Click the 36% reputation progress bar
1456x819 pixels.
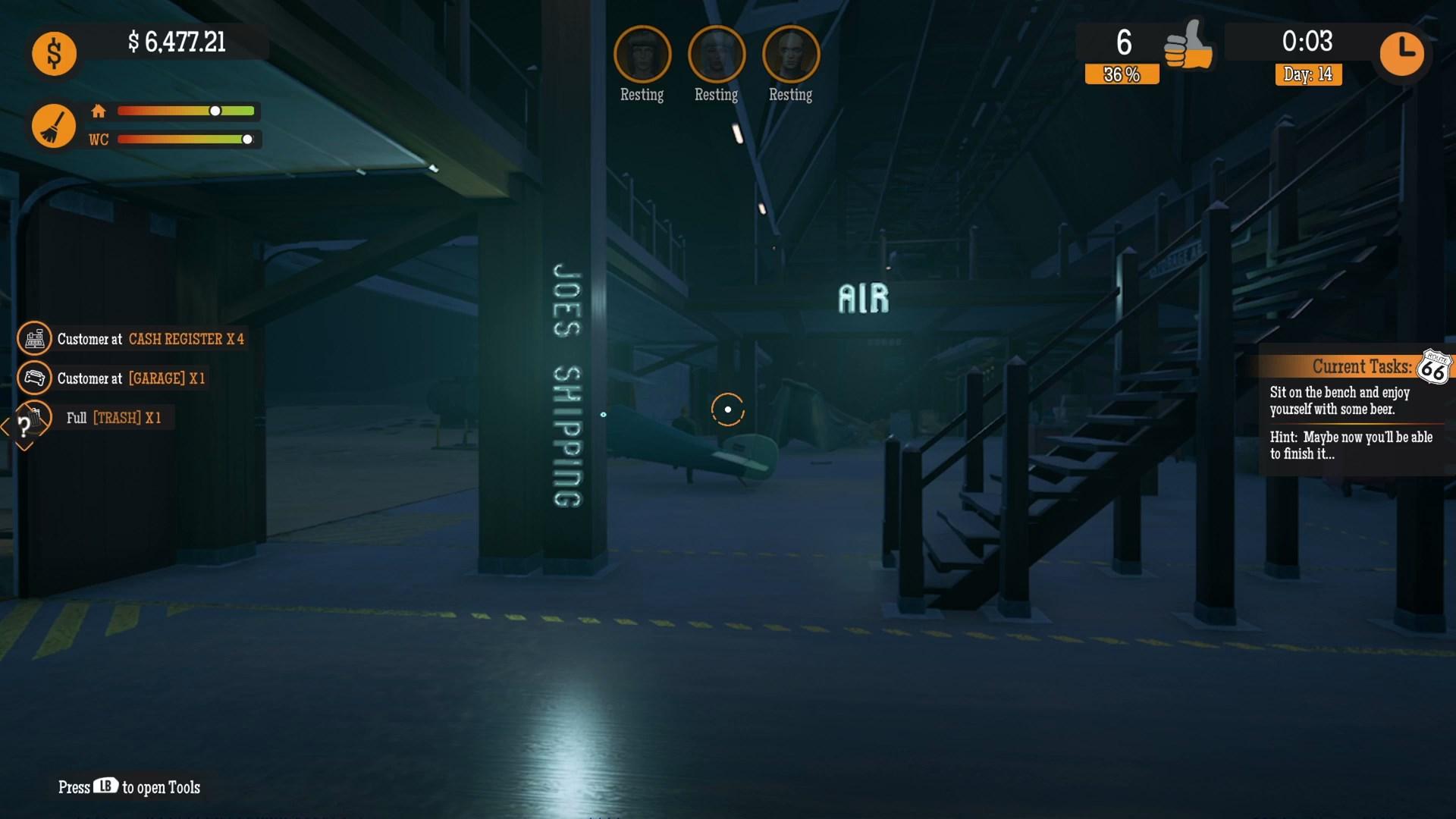(1121, 74)
